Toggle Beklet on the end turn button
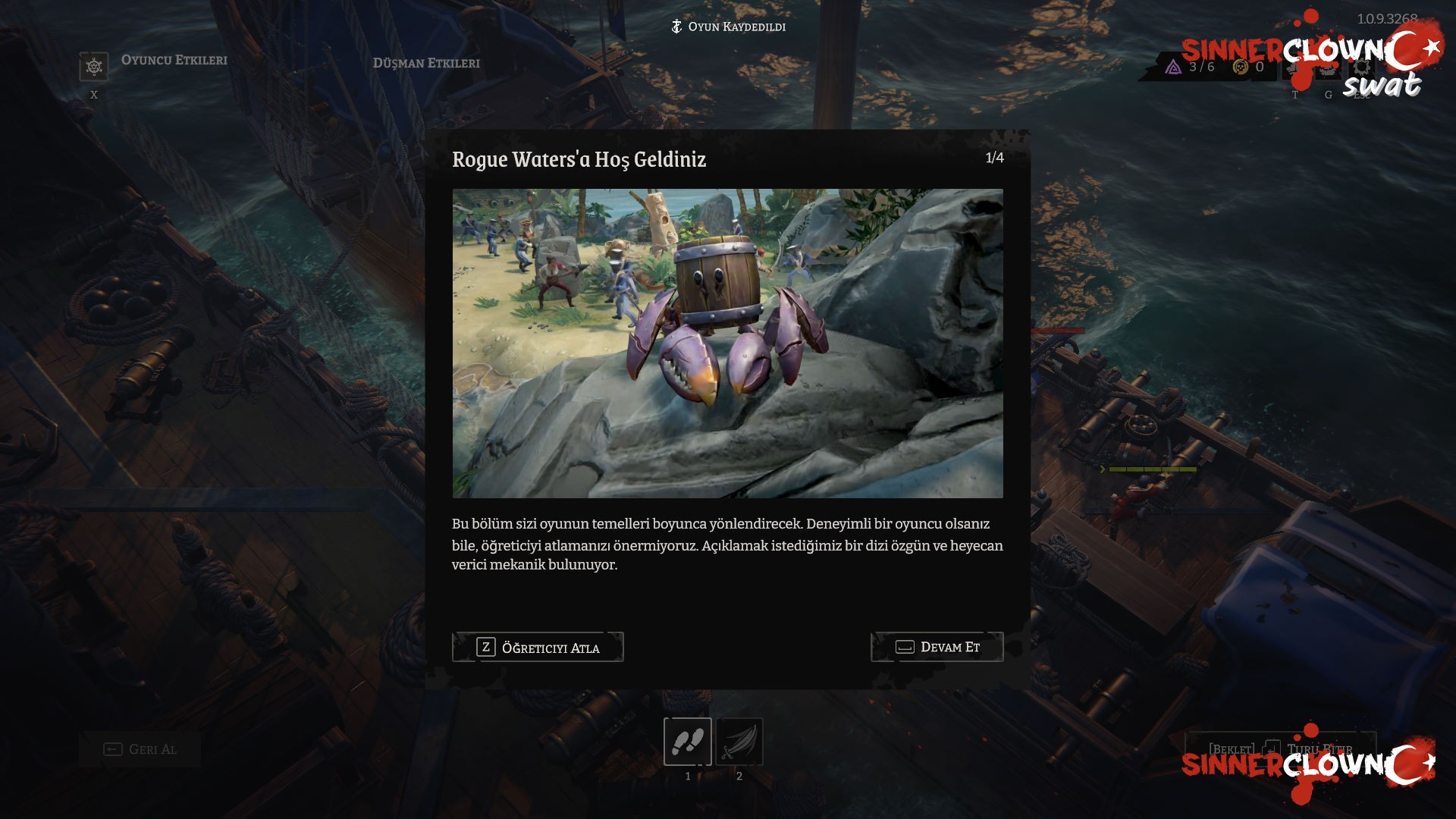The width and height of the screenshot is (1456, 819). (x=1231, y=748)
